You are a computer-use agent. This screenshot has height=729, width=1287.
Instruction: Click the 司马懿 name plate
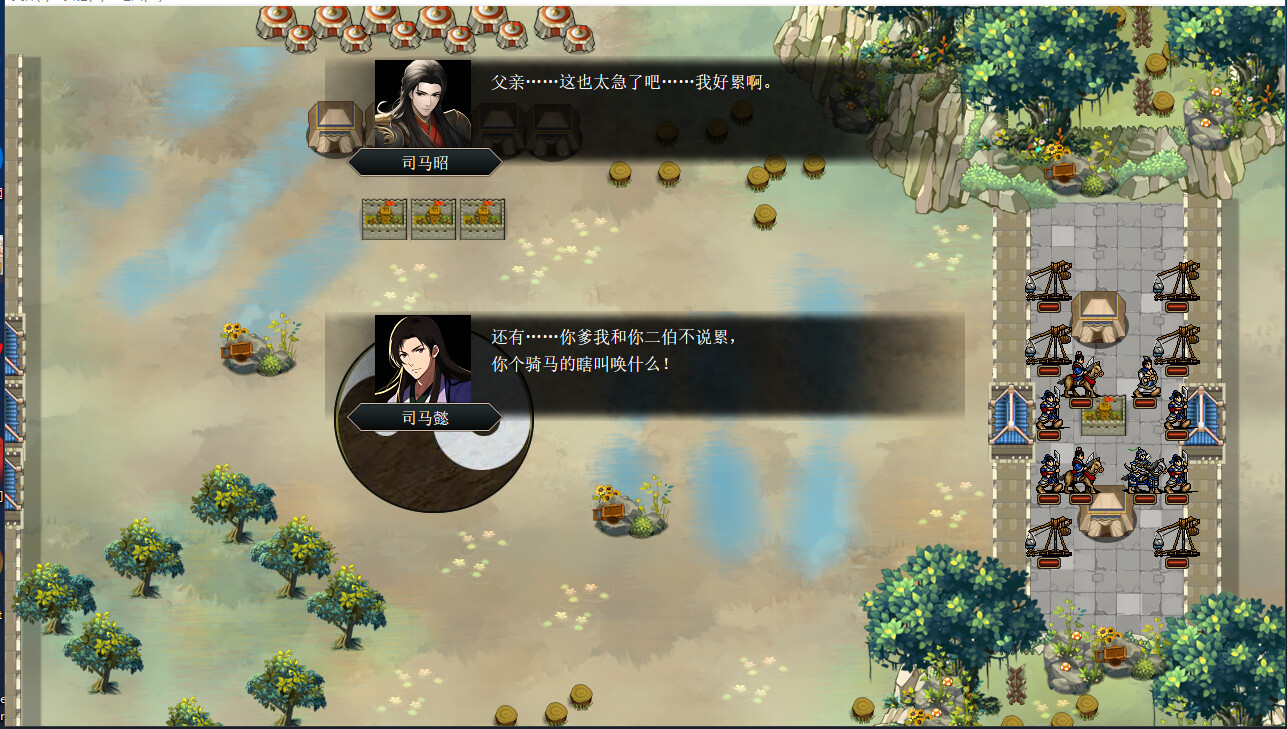[x=424, y=421]
